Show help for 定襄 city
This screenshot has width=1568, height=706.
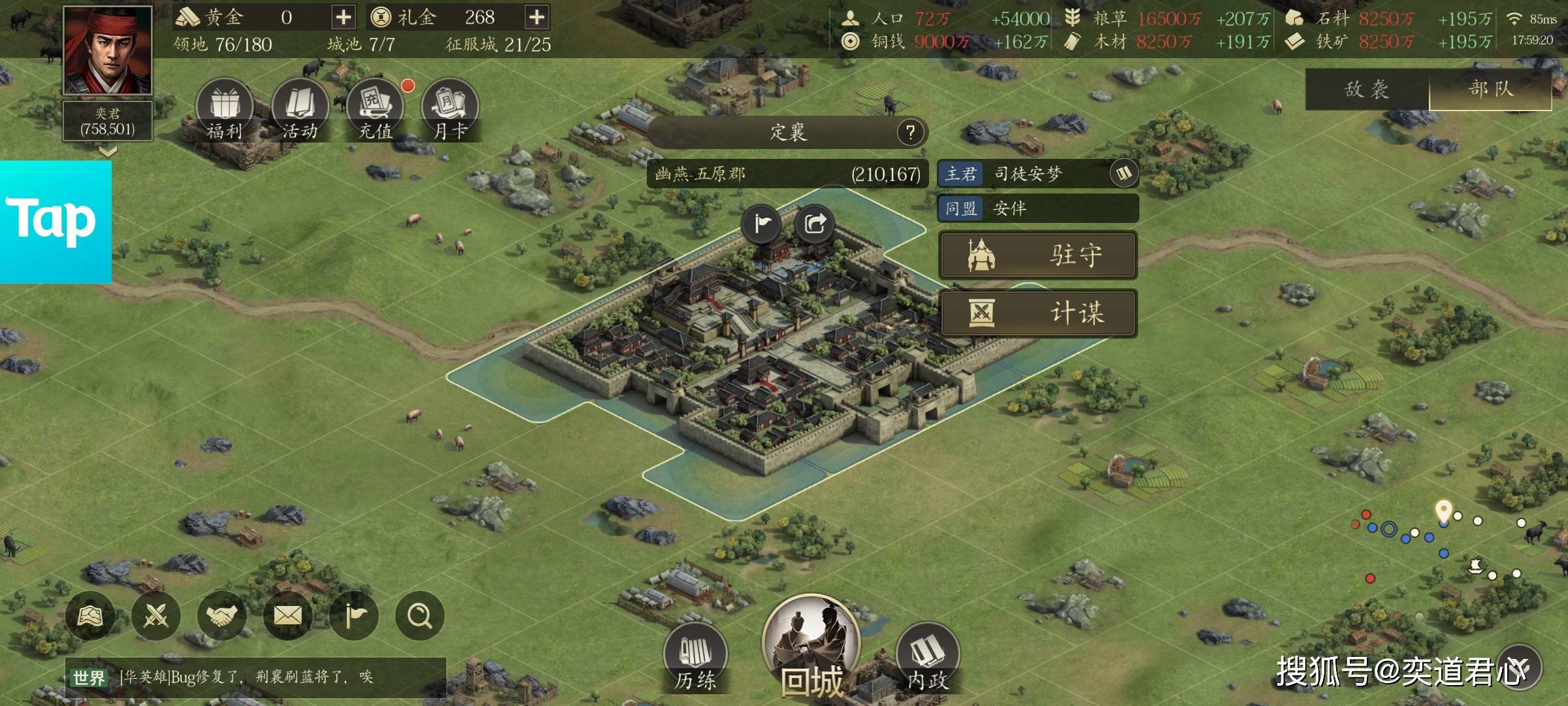910,132
